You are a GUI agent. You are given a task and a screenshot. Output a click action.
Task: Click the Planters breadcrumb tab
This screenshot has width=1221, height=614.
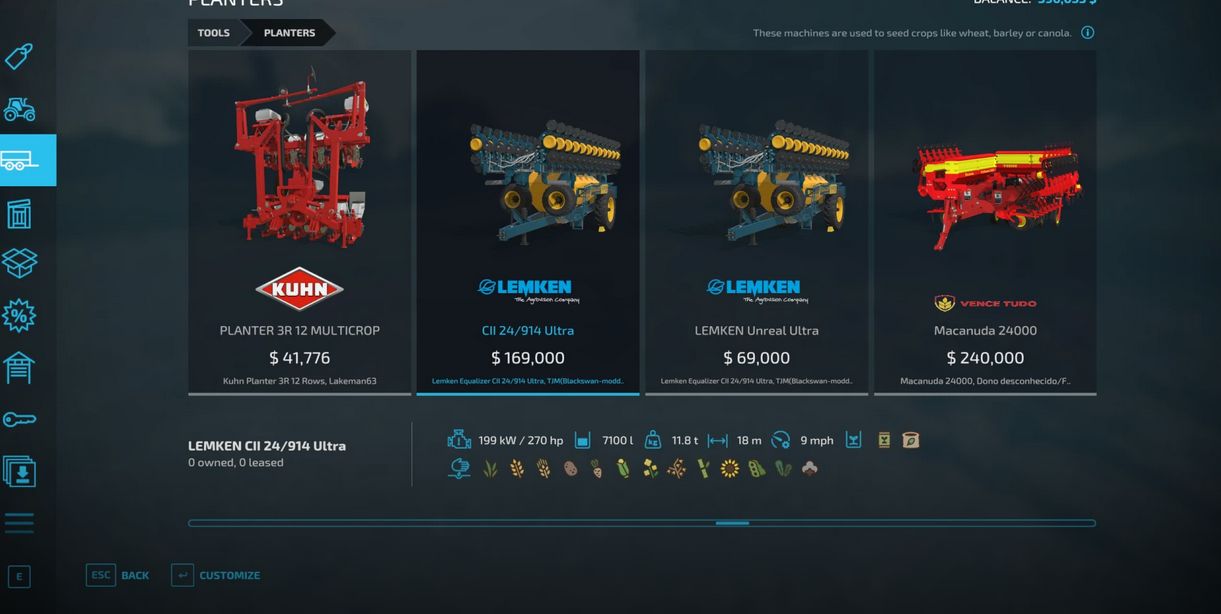(x=289, y=33)
